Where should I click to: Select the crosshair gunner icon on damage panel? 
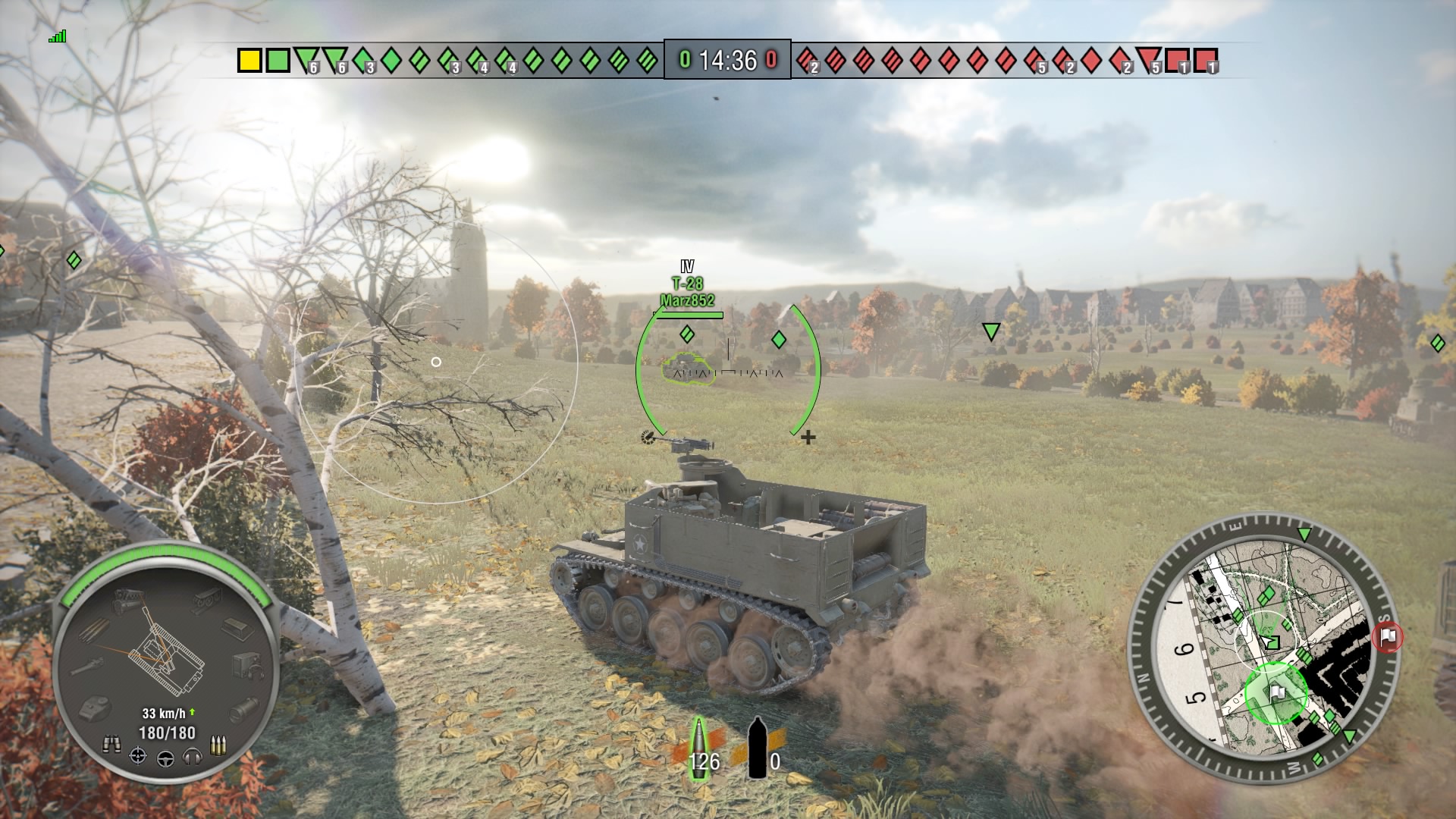coord(138,755)
